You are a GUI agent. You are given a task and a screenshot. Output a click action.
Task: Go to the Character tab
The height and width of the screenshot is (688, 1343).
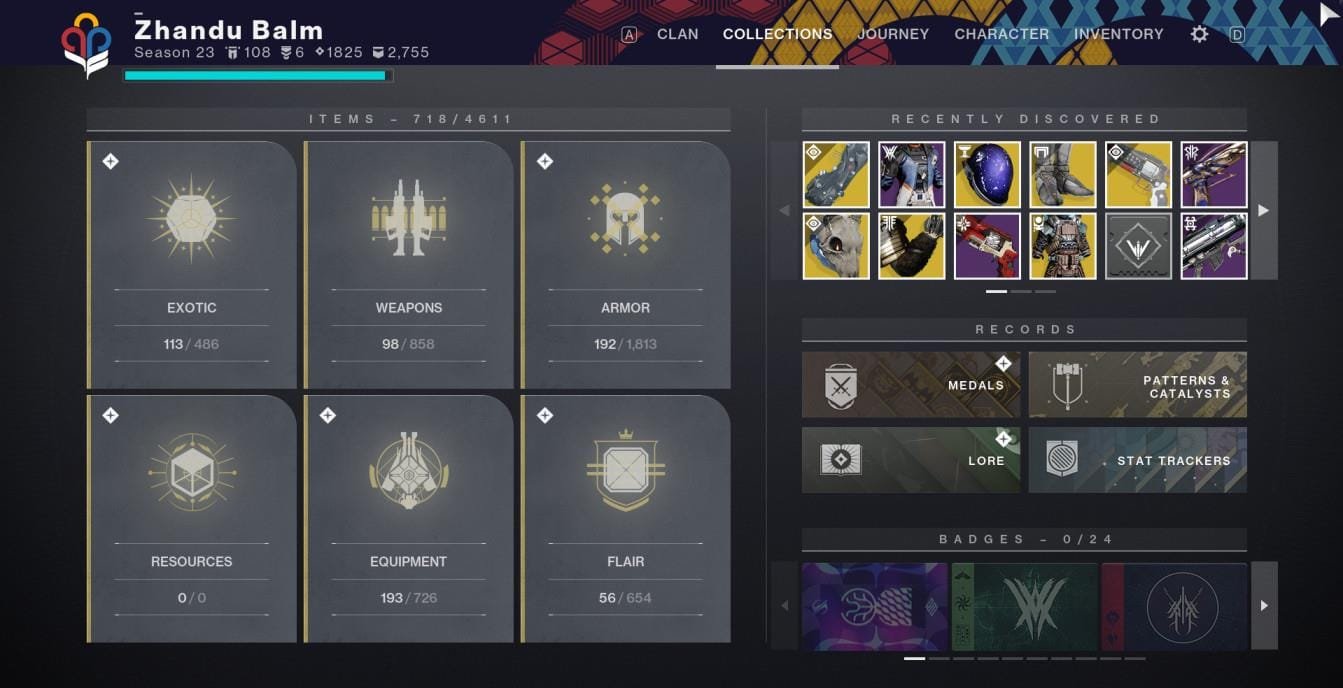(1001, 34)
